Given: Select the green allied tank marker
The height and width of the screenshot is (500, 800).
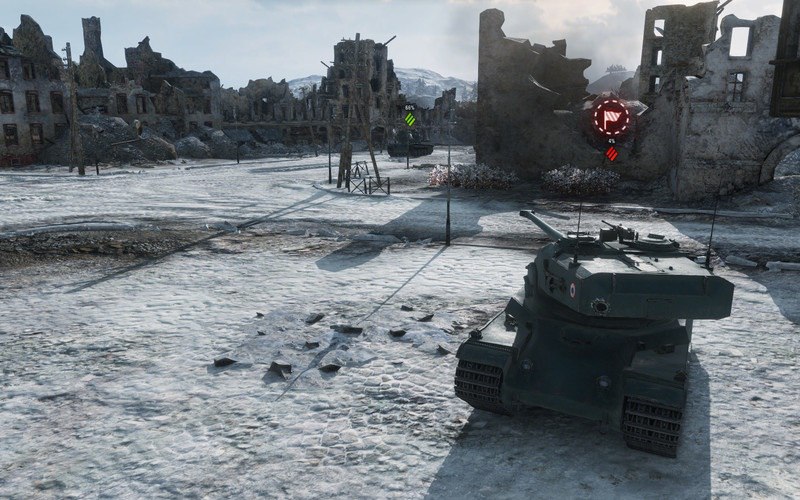Looking at the screenshot, I should [x=410, y=120].
